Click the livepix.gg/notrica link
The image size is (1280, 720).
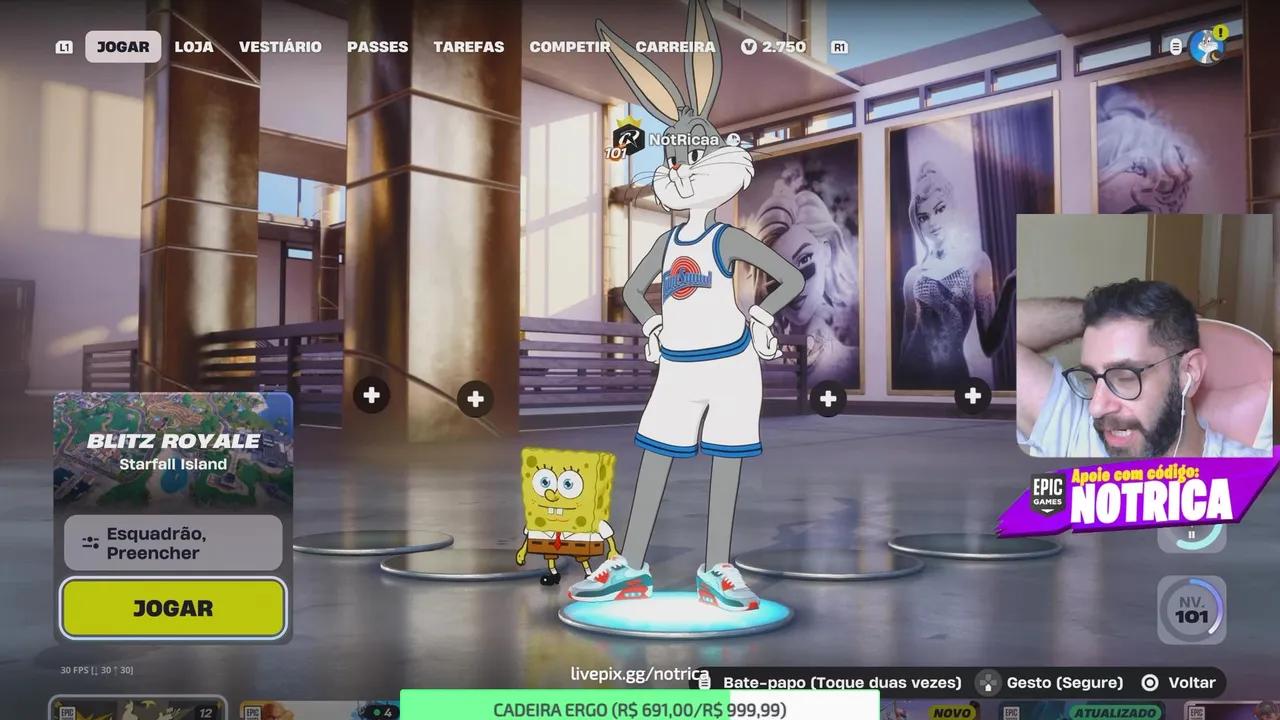coord(638,674)
